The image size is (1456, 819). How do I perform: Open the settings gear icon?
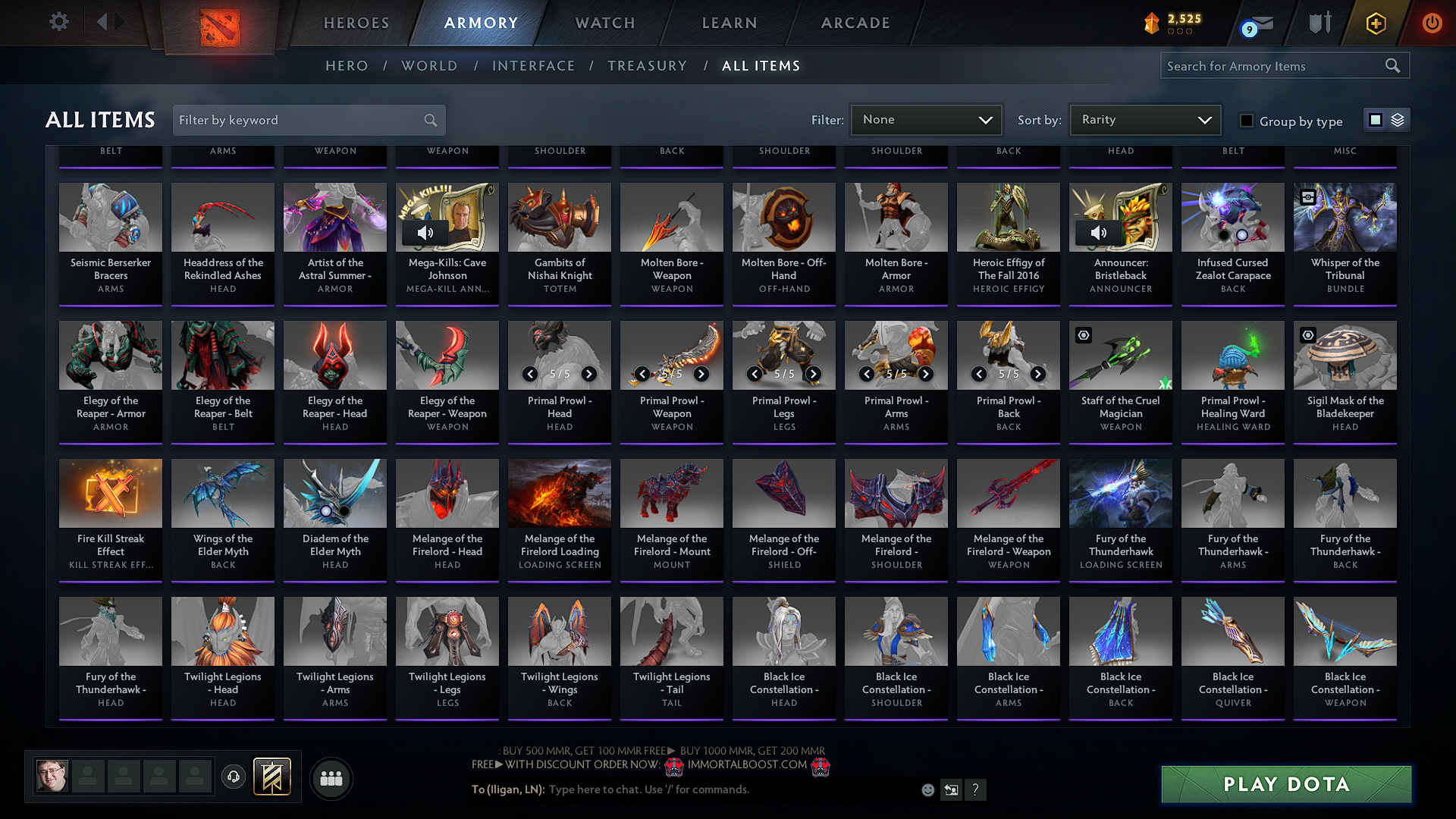[x=59, y=22]
